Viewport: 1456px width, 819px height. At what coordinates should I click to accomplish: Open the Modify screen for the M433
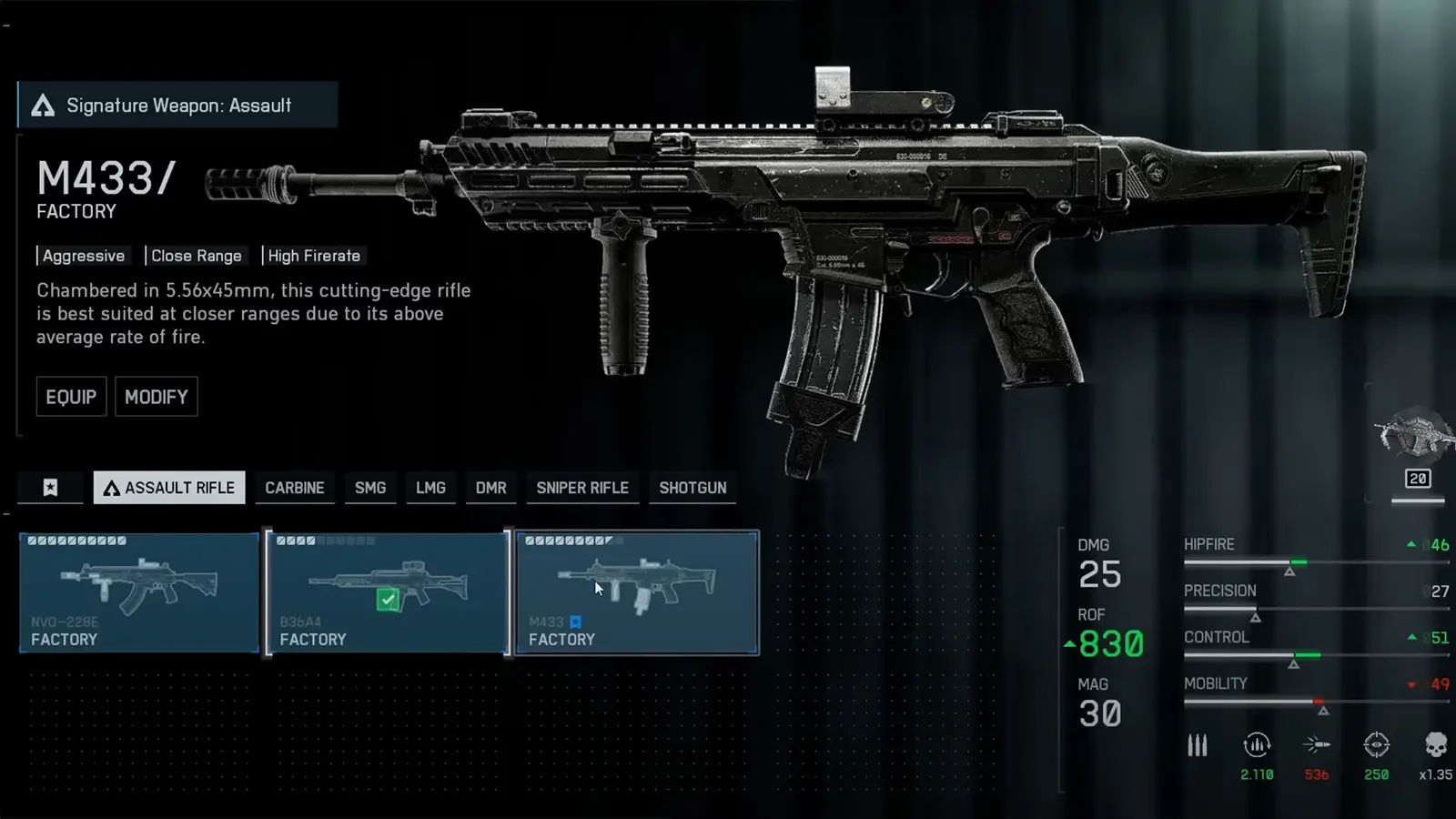click(156, 397)
